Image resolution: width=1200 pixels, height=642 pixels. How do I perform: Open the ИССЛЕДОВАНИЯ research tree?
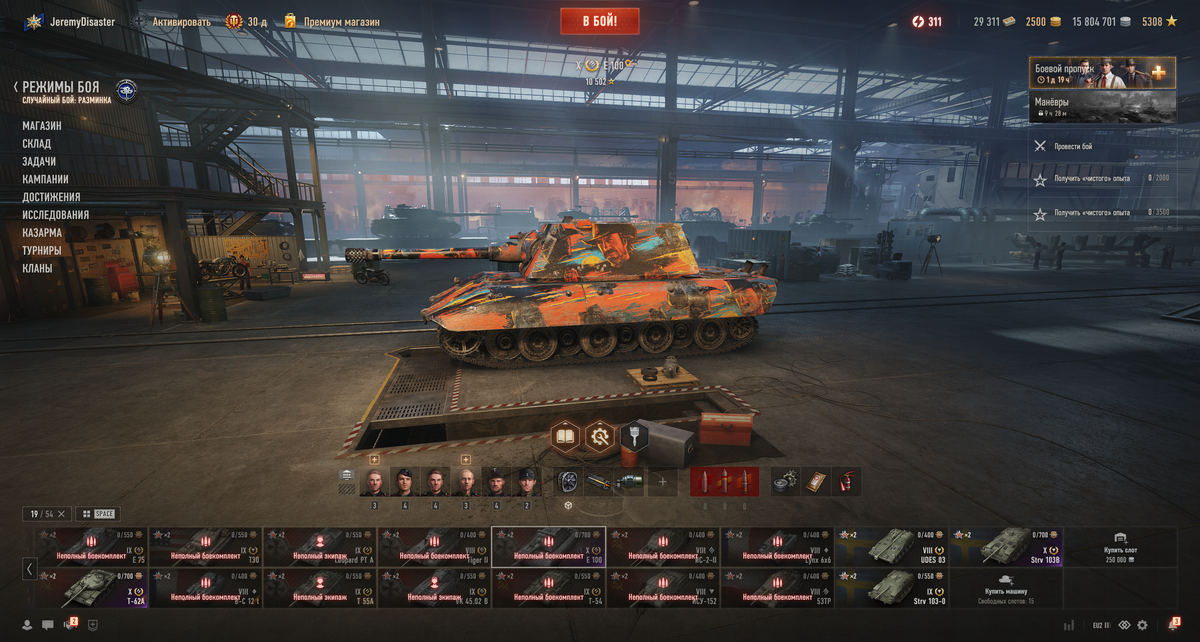tap(56, 215)
